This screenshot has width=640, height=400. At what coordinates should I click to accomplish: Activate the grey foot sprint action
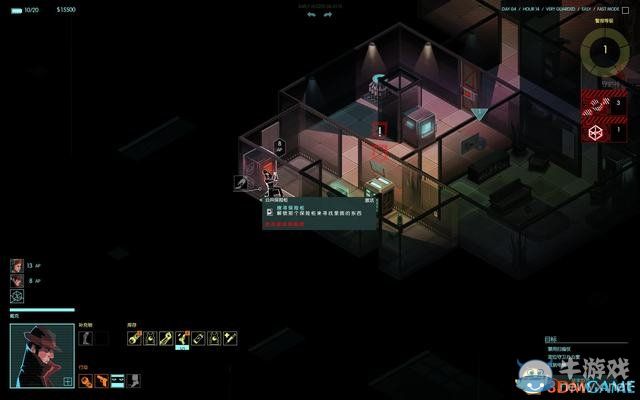[x=134, y=381]
